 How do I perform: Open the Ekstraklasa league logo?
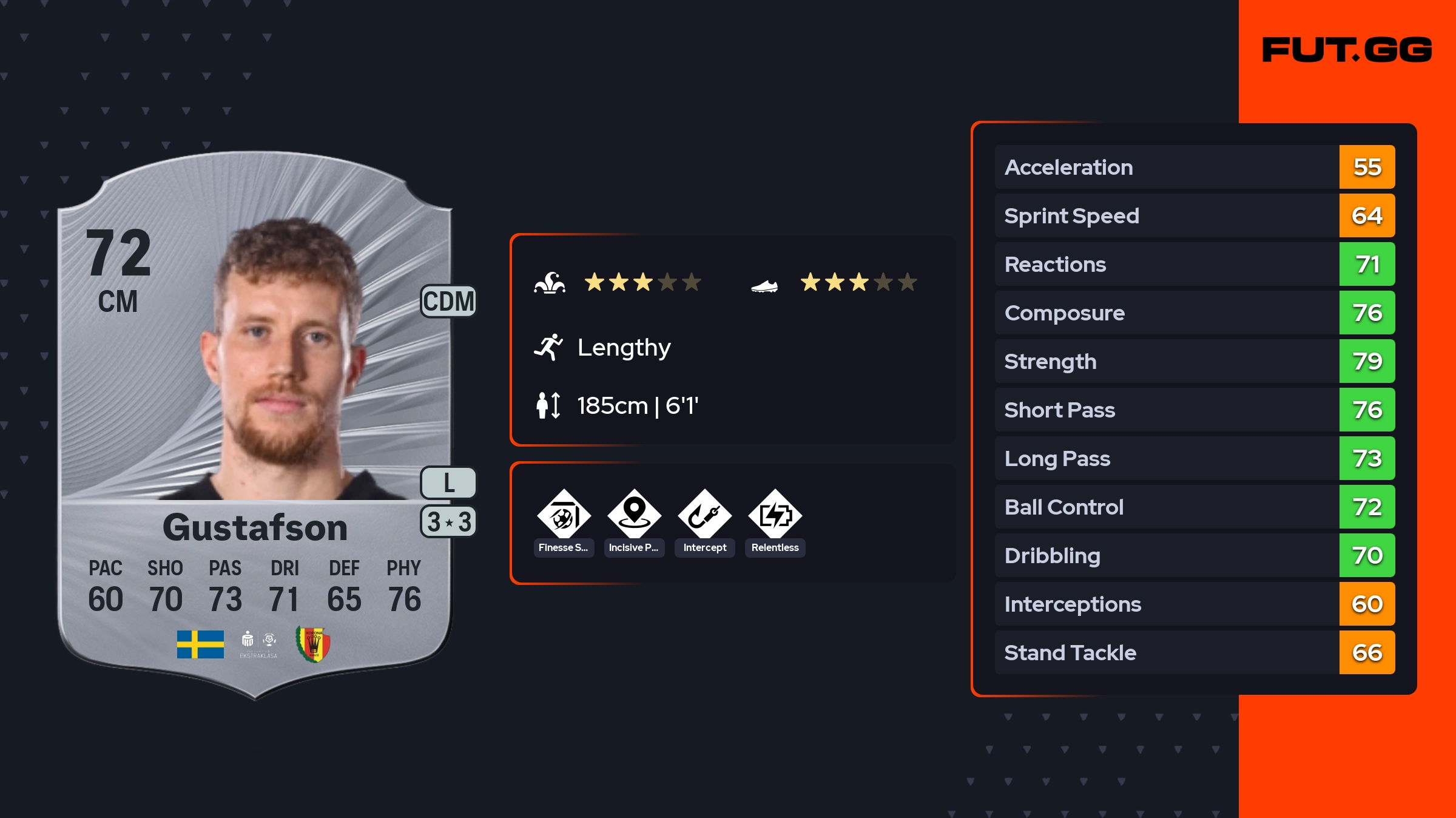pos(258,644)
